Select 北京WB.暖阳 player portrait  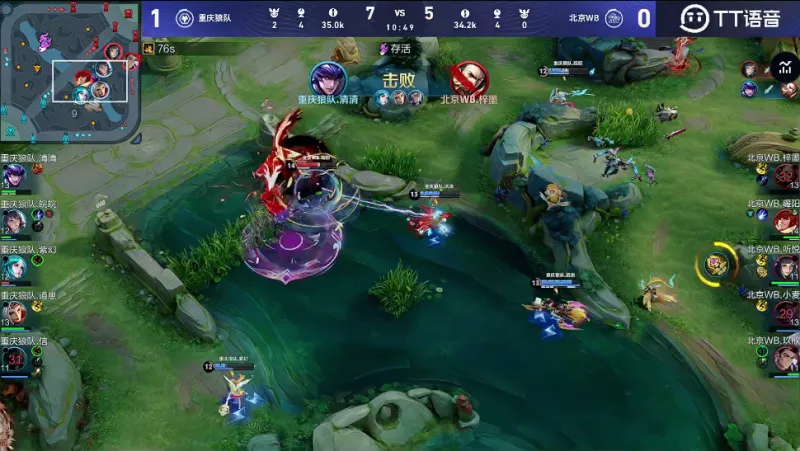pos(785,222)
